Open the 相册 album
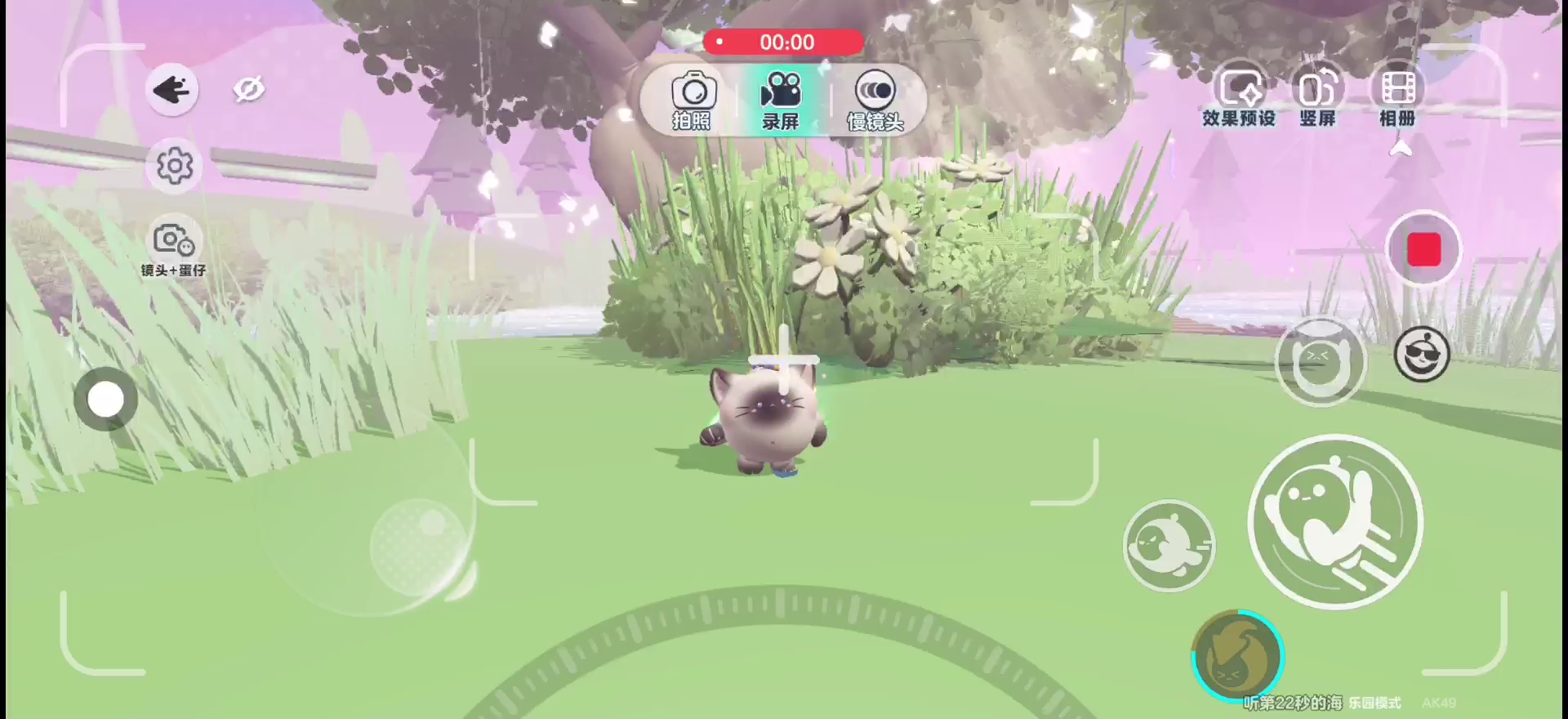The height and width of the screenshot is (719, 1568). point(1397,96)
